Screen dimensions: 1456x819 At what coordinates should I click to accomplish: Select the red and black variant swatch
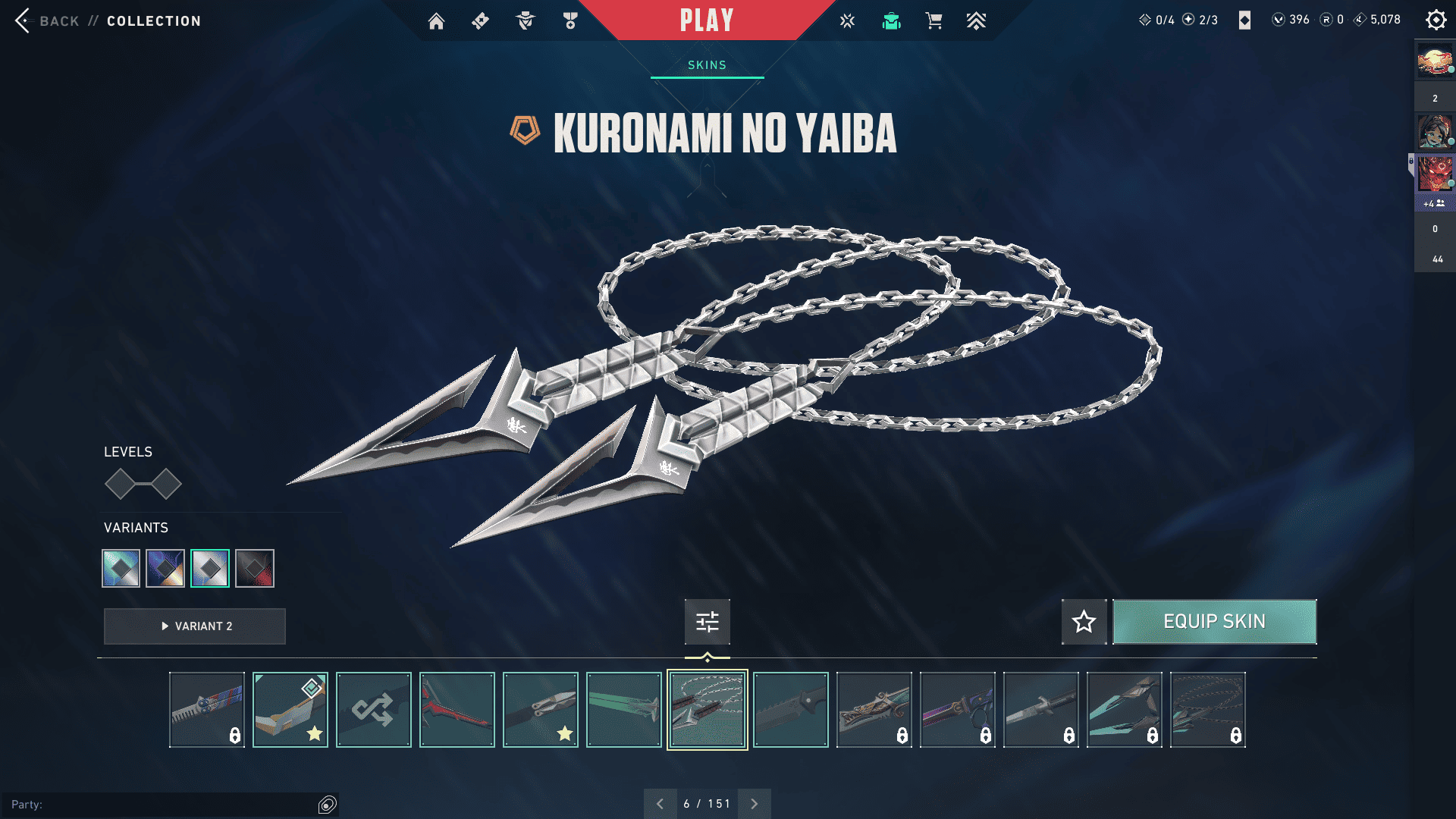point(255,568)
